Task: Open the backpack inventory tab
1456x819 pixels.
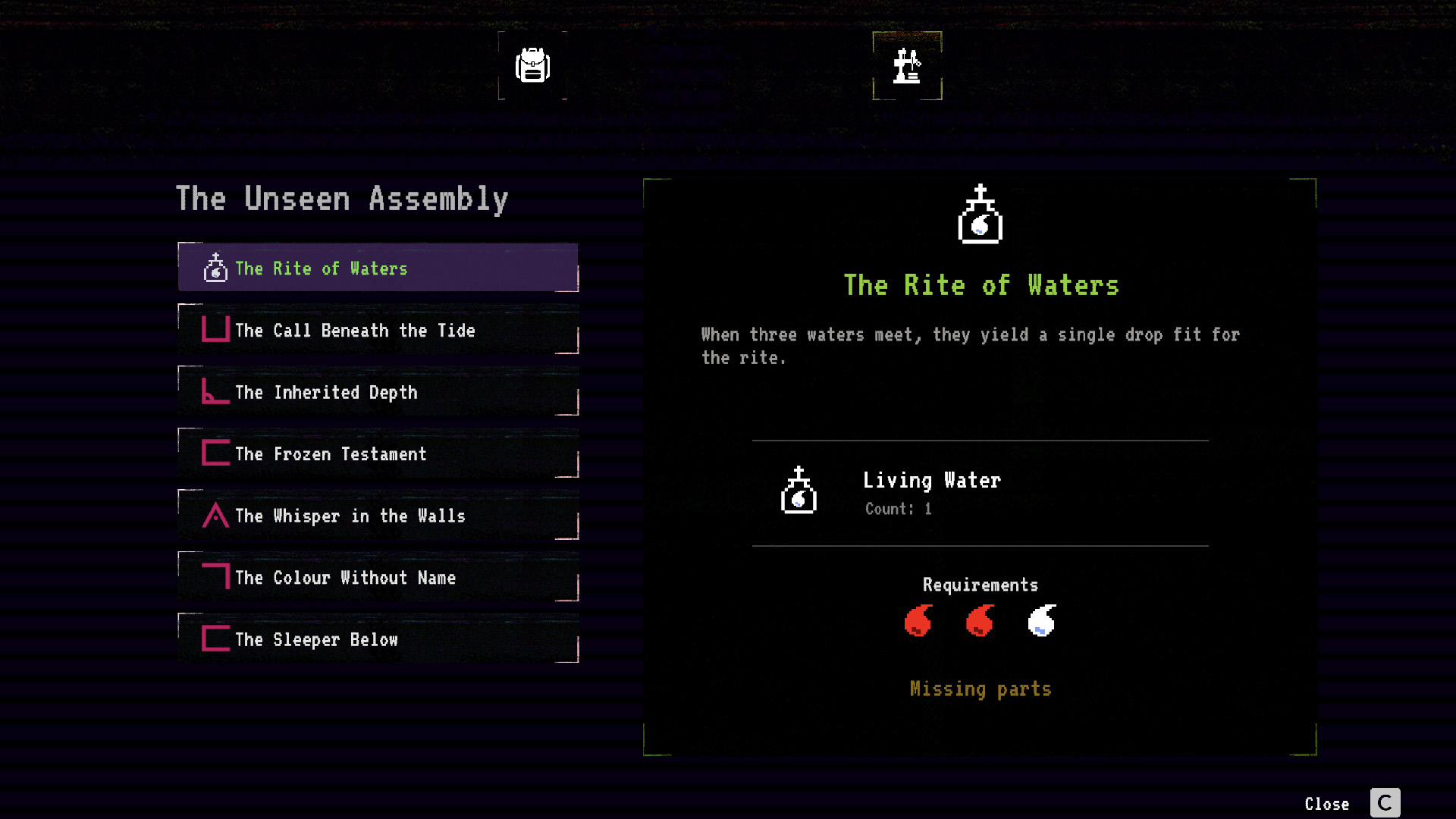Action: point(532,65)
